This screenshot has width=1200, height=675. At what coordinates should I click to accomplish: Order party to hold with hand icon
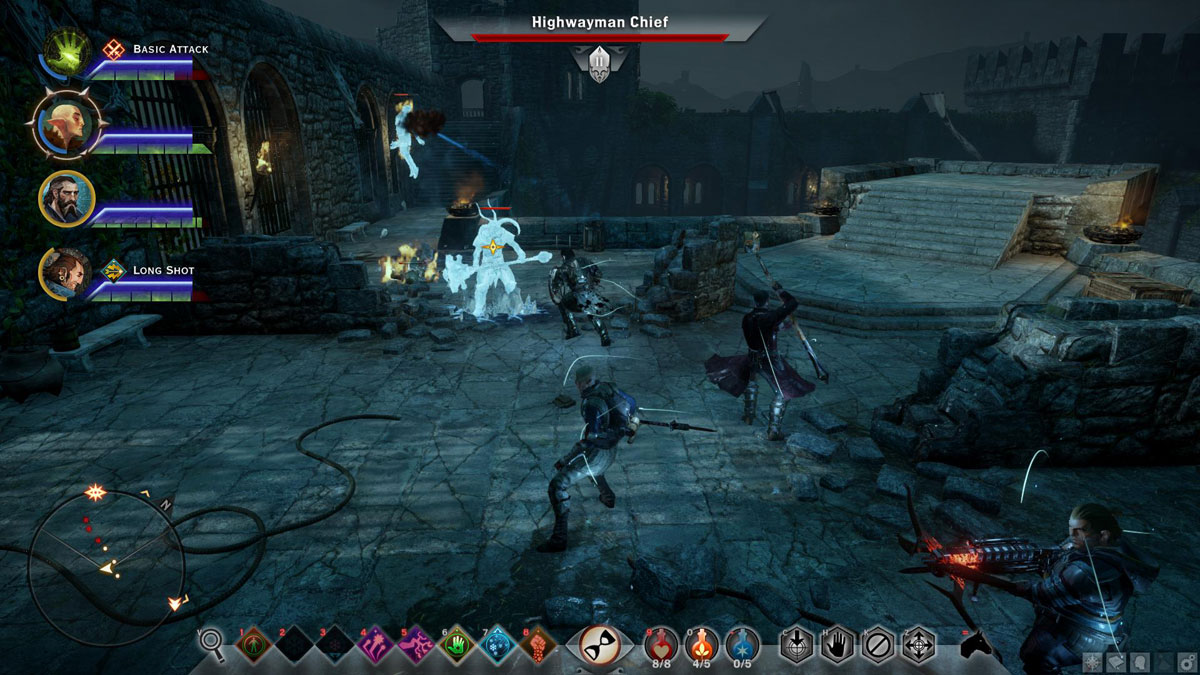point(838,645)
